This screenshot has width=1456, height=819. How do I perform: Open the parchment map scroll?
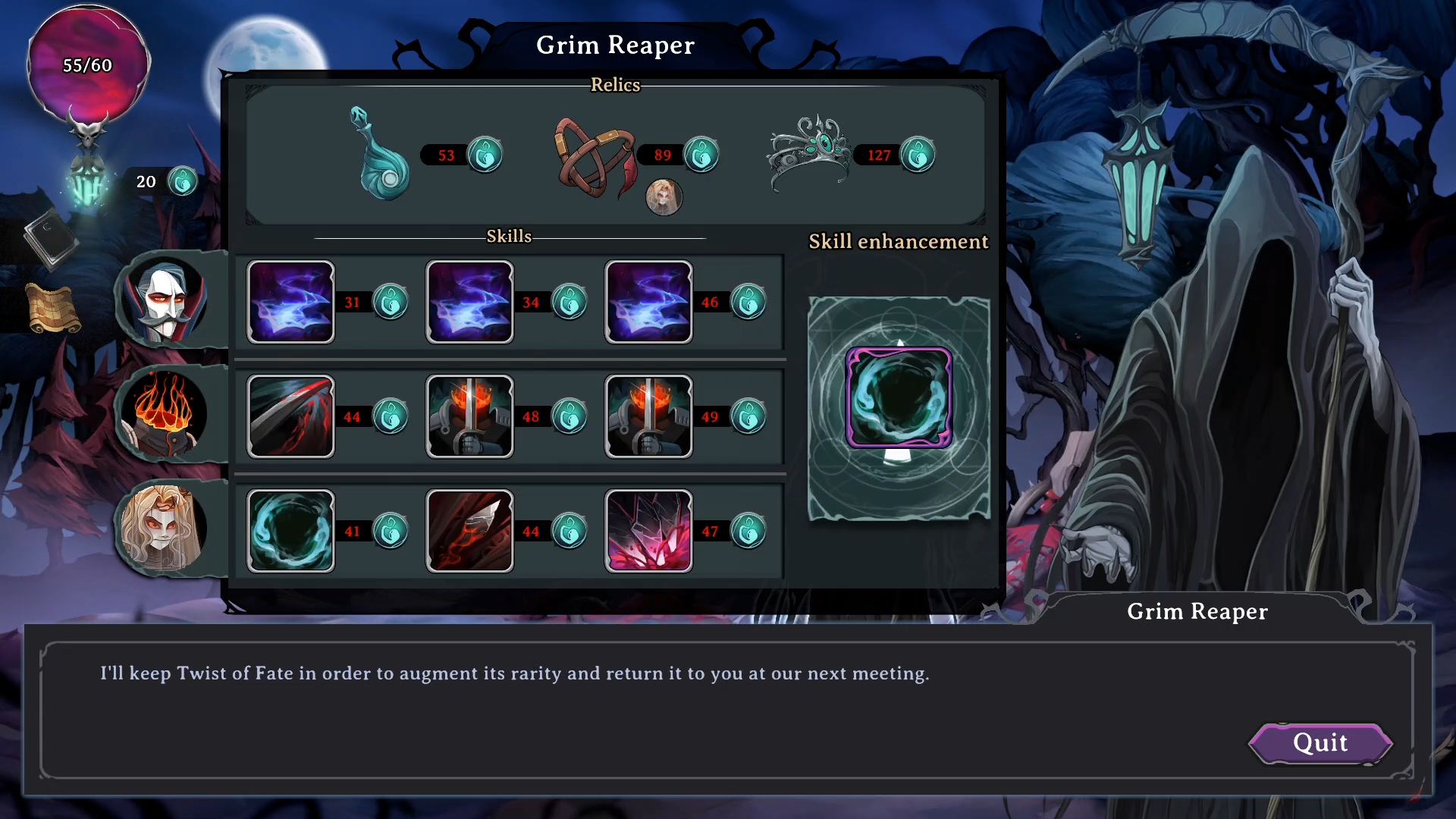pyautogui.click(x=53, y=309)
